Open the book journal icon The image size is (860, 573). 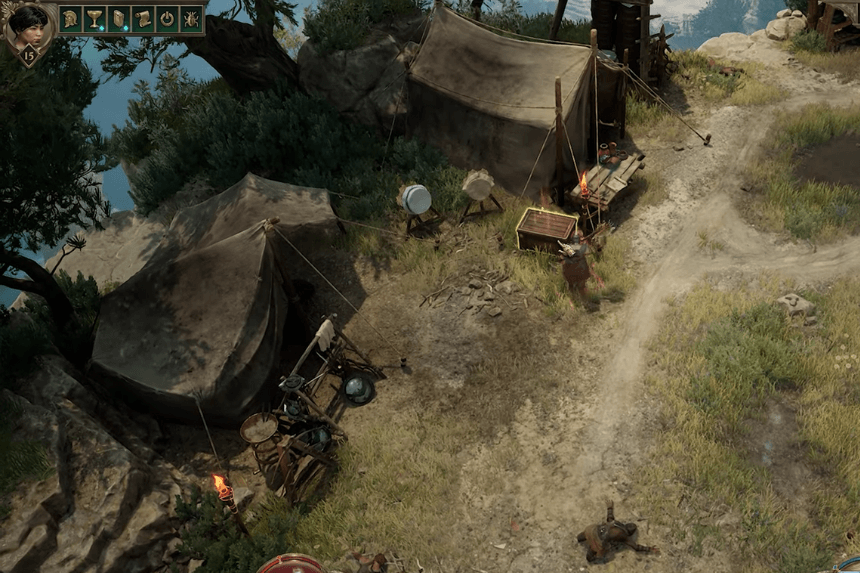(119, 19)
